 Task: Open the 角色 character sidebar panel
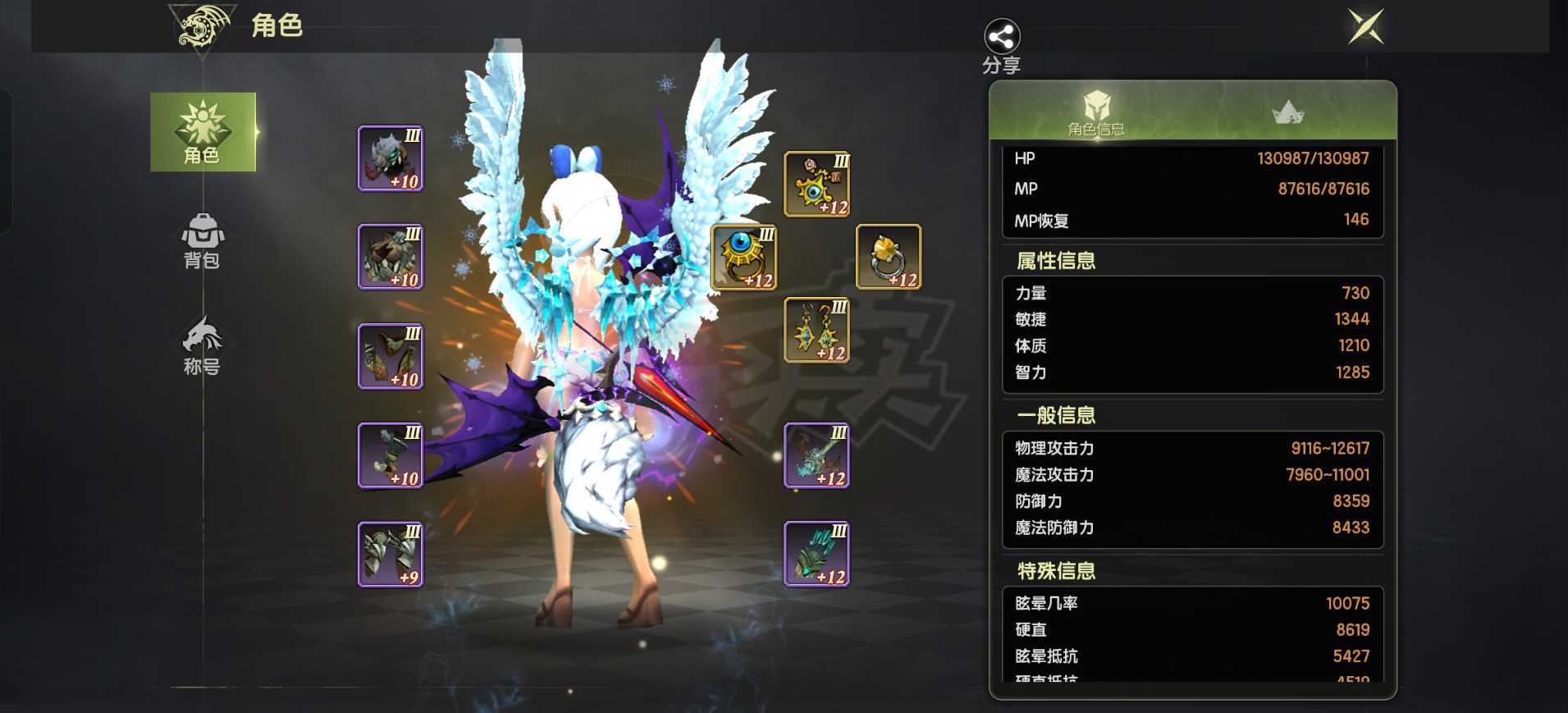(x=203, y=133)
